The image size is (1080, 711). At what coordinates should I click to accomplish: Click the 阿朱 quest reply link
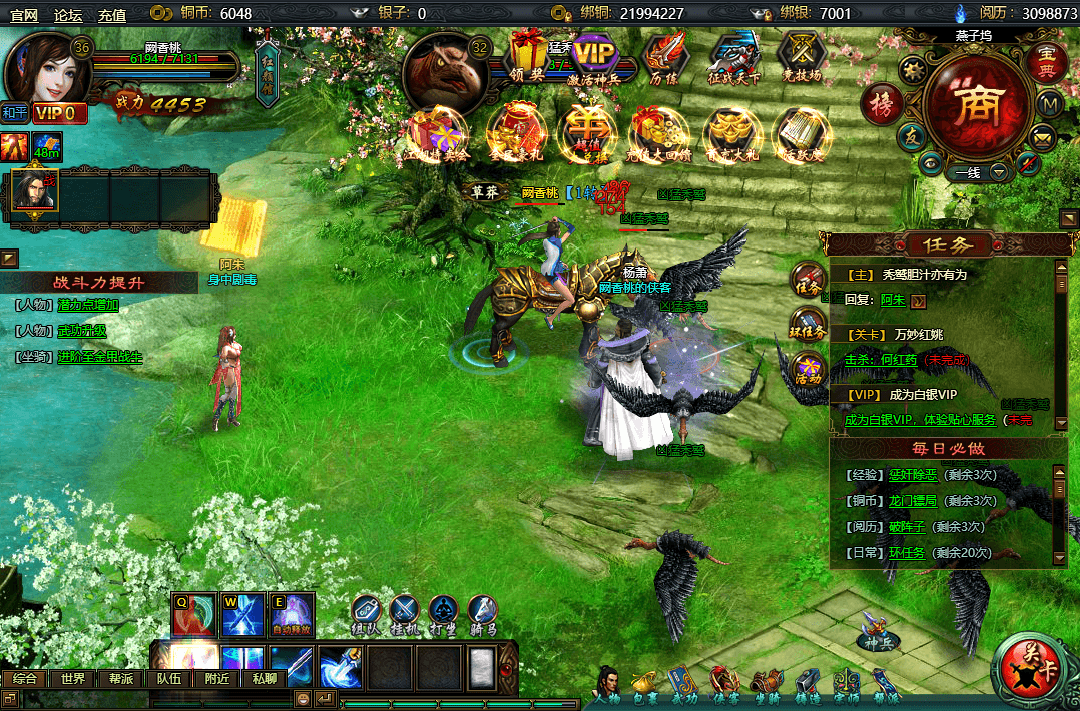(x=892, y=300)
